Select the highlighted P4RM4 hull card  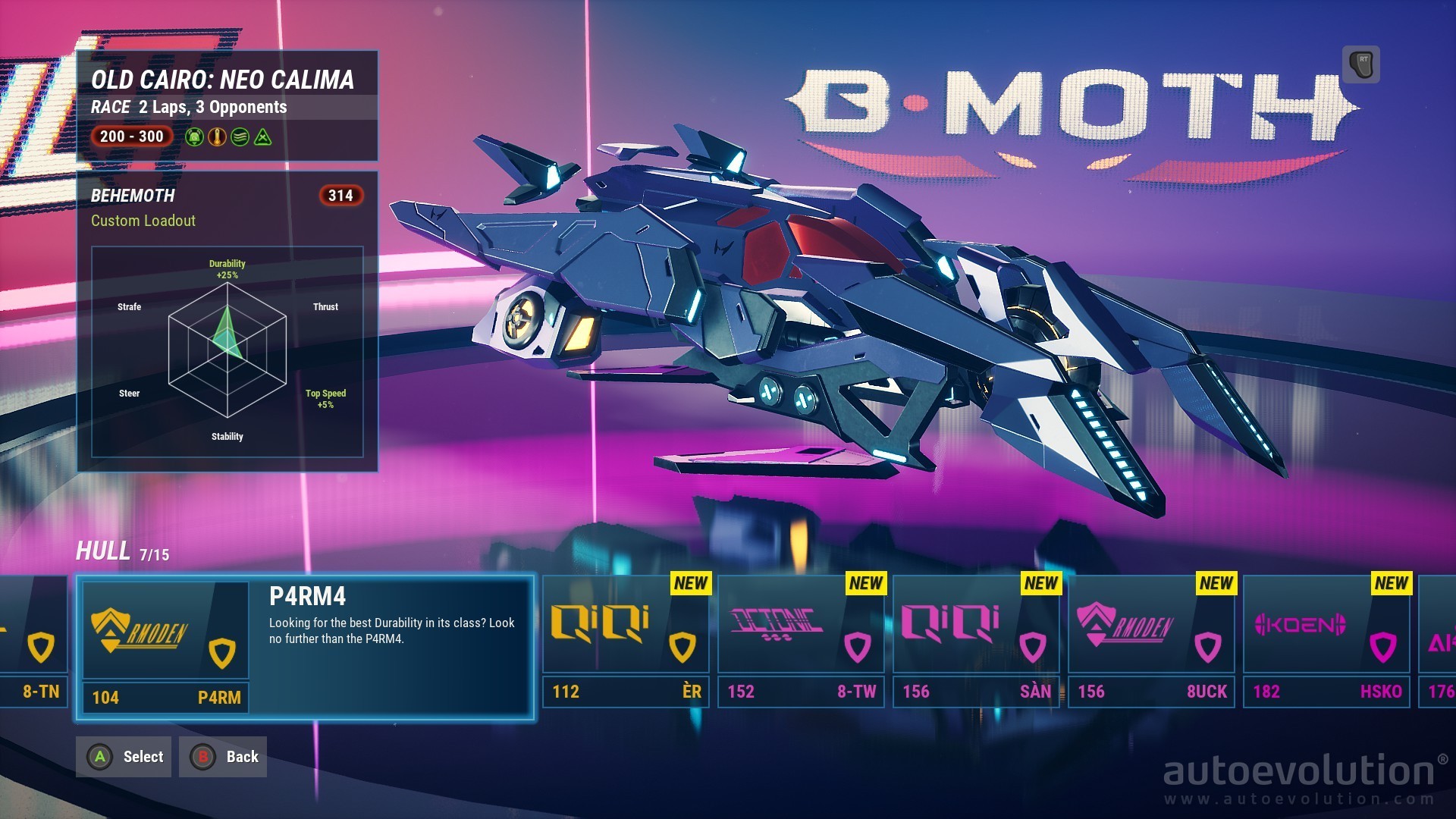point(305,646)
